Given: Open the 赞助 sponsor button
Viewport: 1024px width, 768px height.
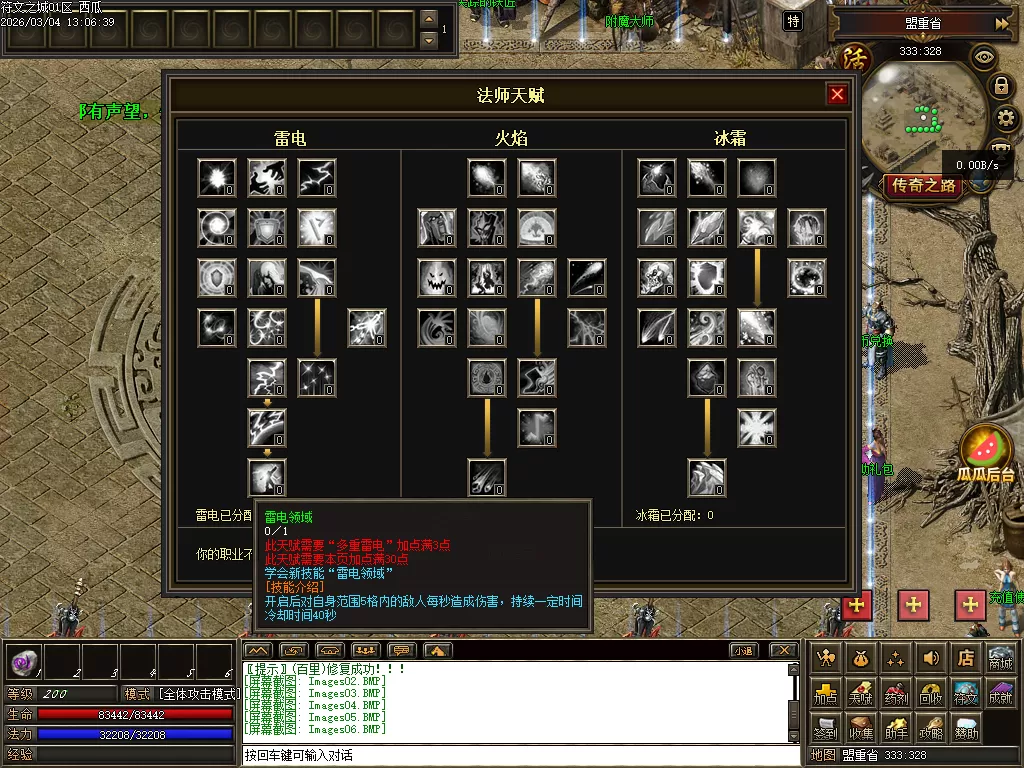Looking at the screenshot, I should pyautogui.click(x=965, y=729).
